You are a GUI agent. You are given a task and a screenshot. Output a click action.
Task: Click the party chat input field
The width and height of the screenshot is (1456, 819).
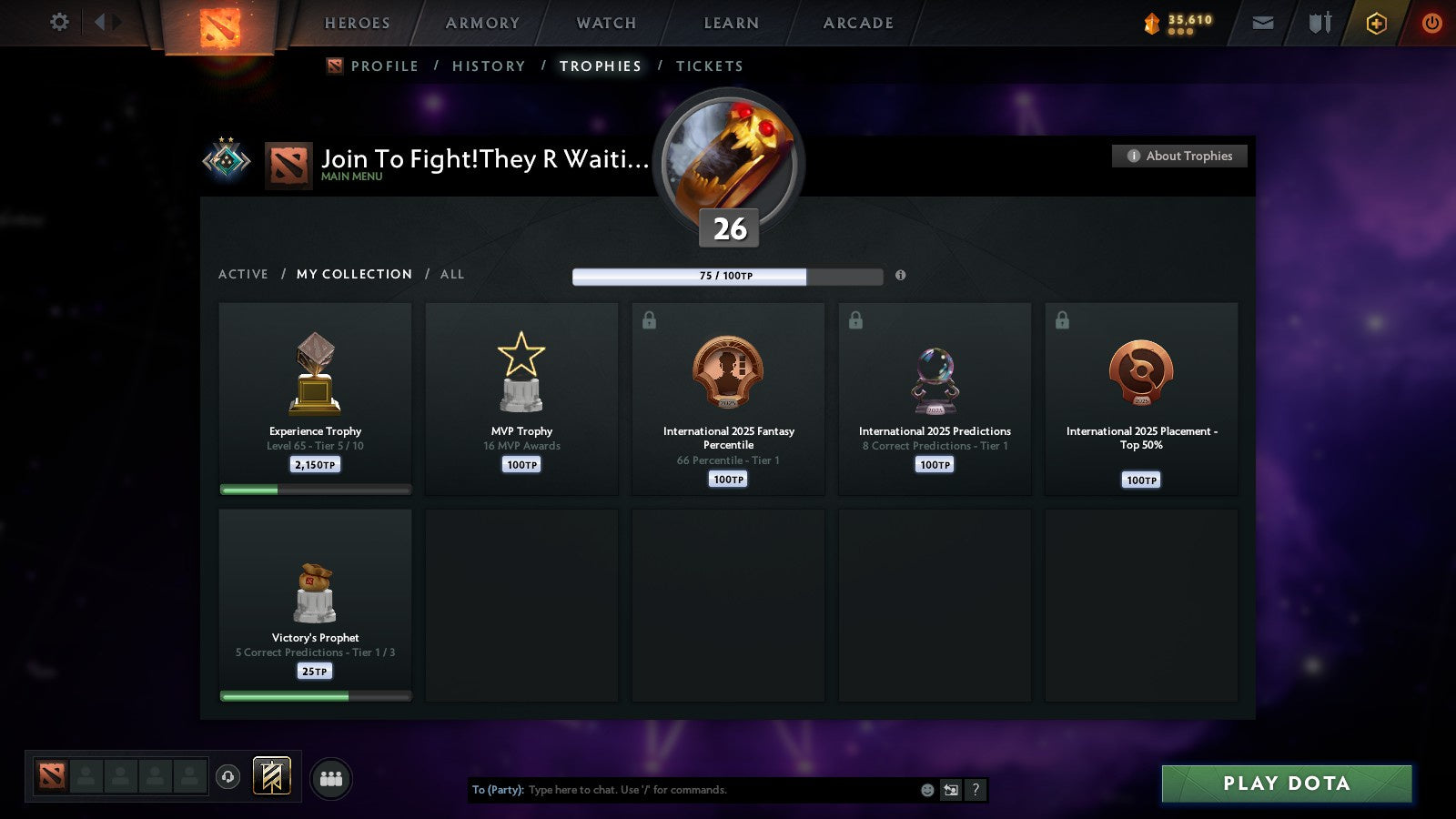(692, 790)
